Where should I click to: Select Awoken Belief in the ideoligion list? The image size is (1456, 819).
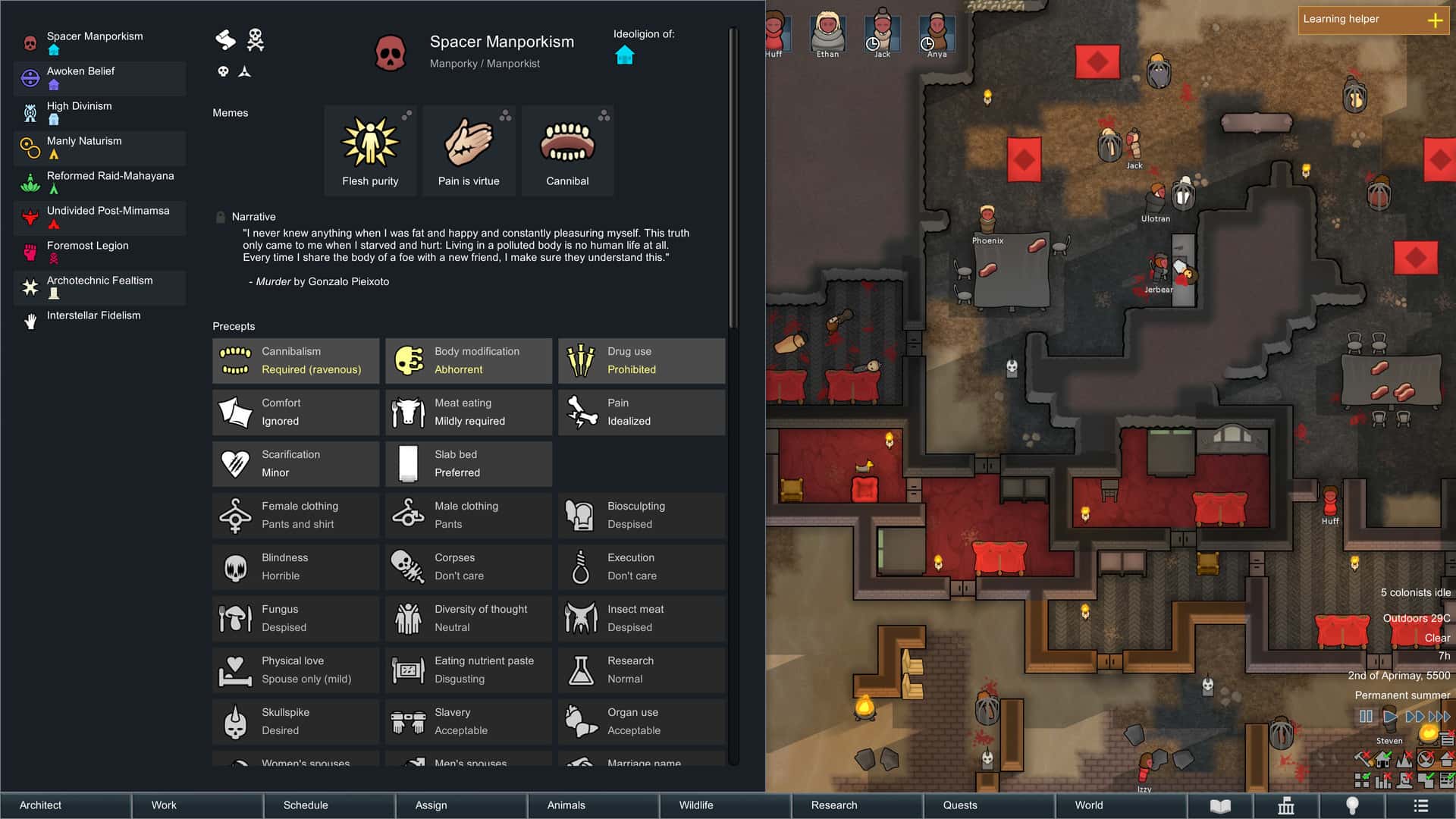[x=99, y=78]
